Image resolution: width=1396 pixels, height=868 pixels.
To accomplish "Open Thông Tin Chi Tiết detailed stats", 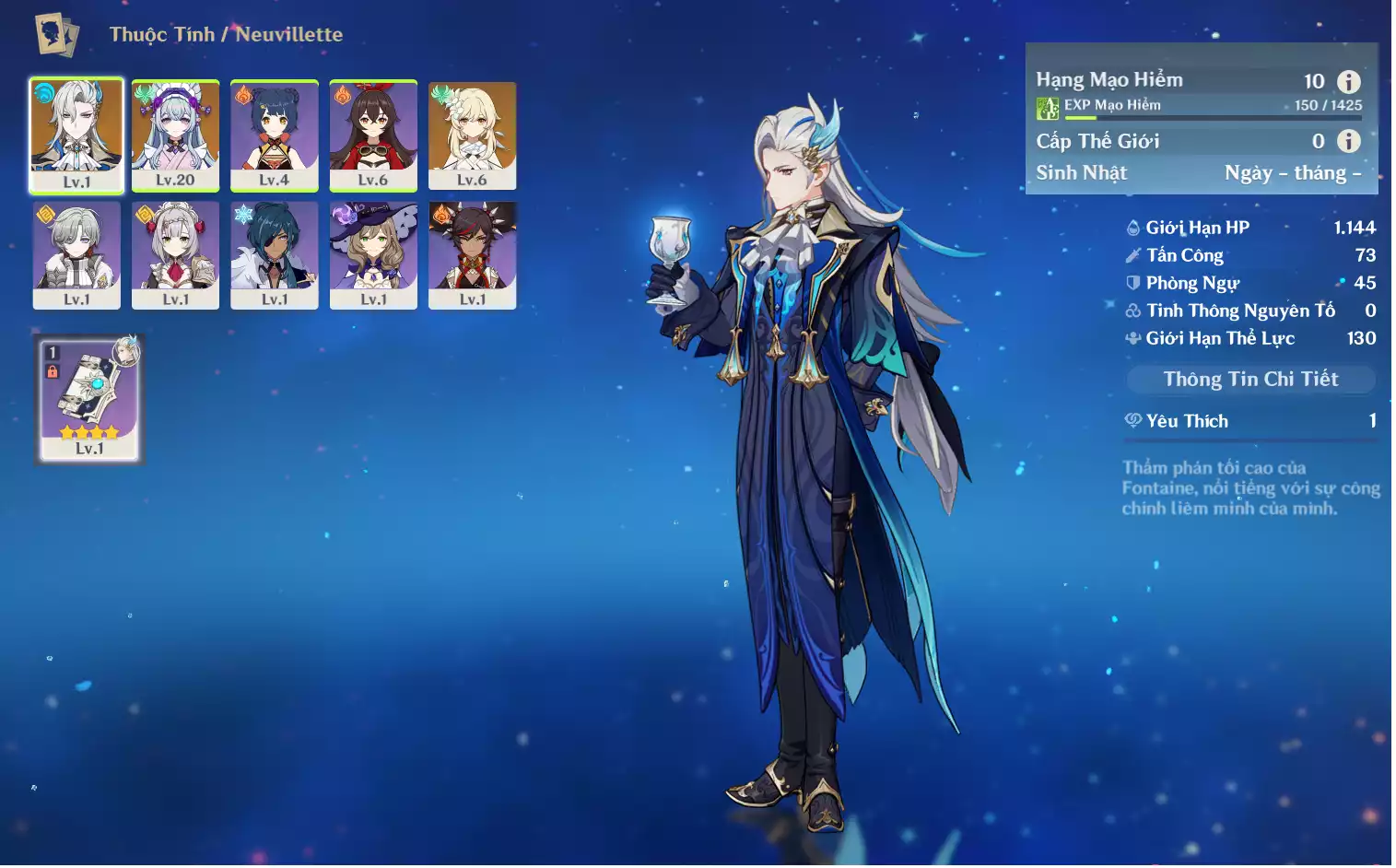I will [1250, 379].
